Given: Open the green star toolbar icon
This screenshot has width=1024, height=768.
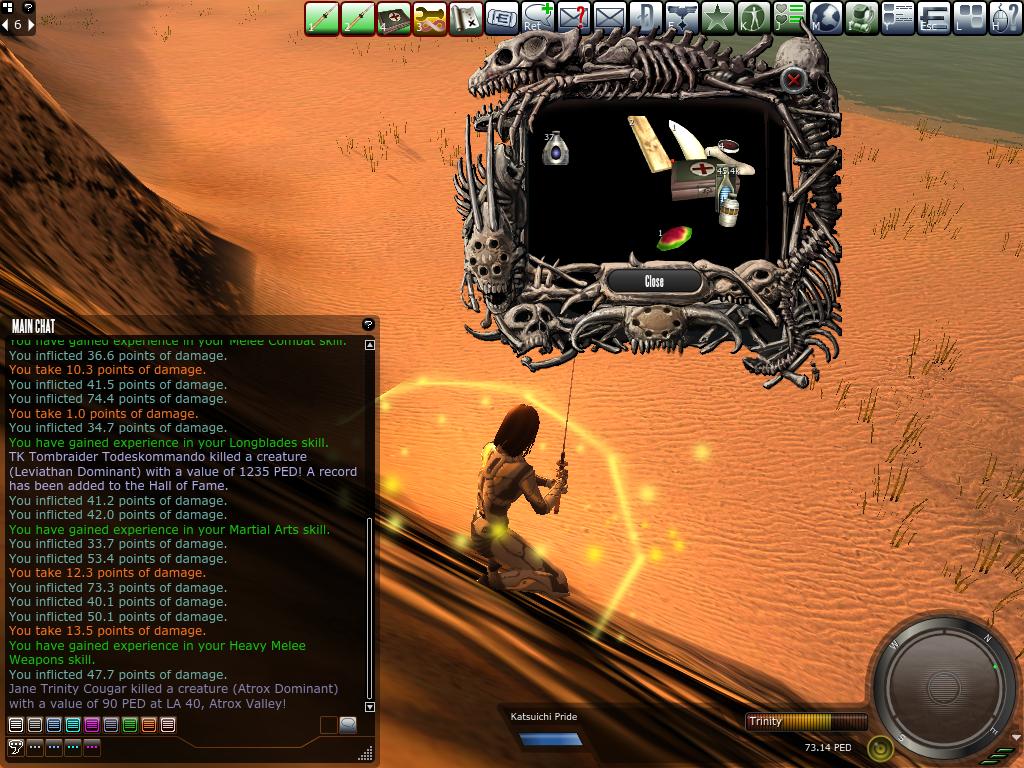Looking at the screenshot, I should 718,18.
